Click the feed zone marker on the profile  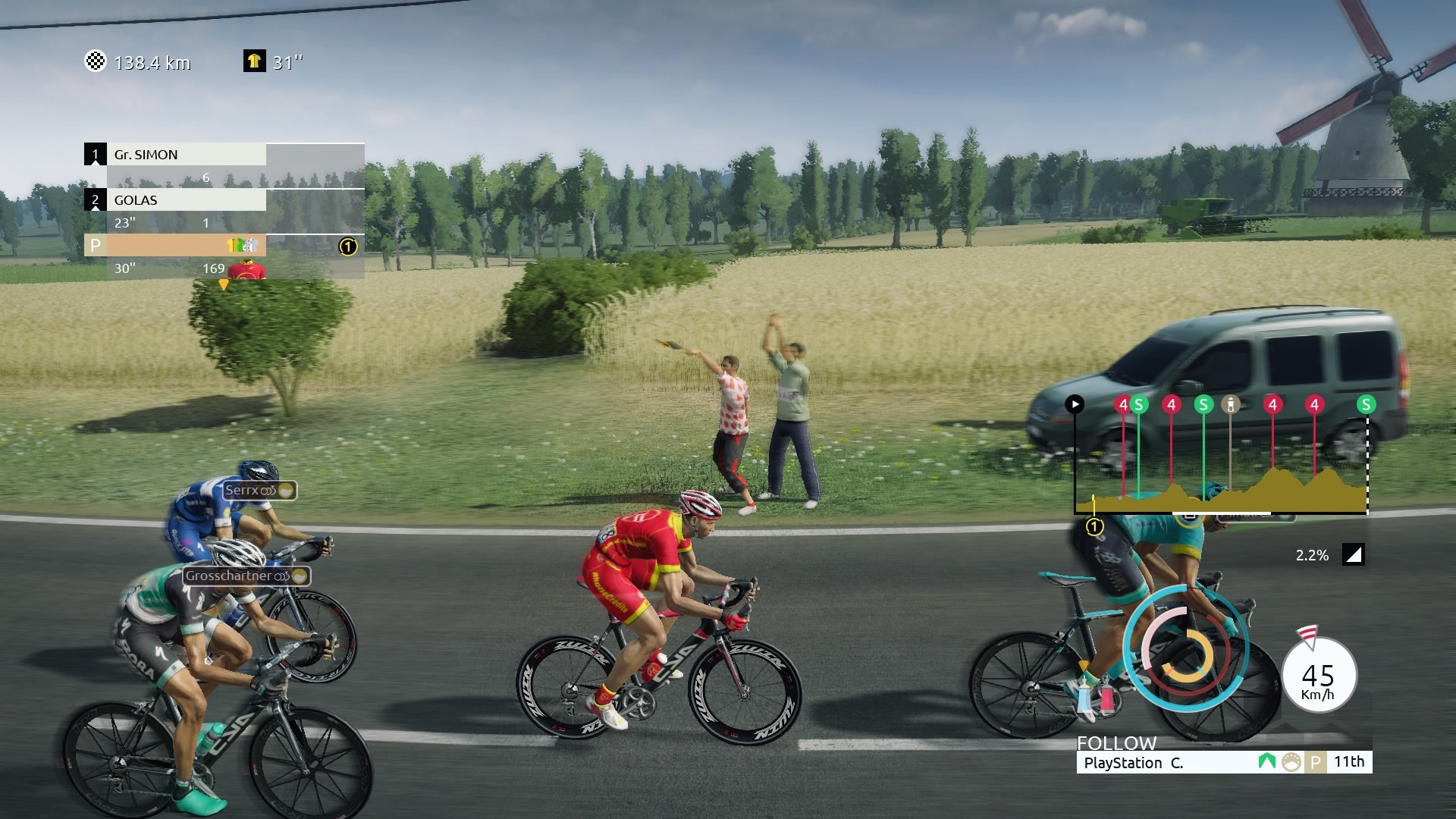[1231, 404]
